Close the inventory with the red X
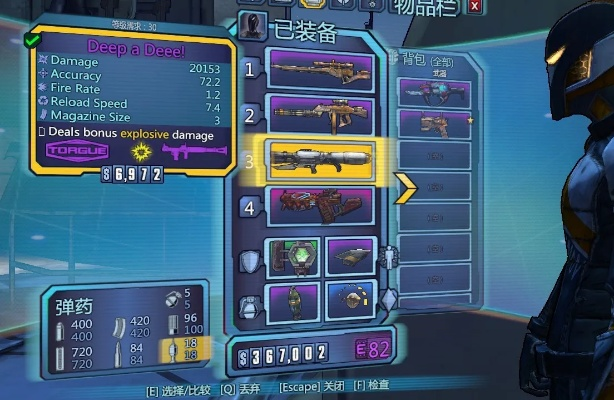Screen dimensions: 614x400 pos(474,7)
